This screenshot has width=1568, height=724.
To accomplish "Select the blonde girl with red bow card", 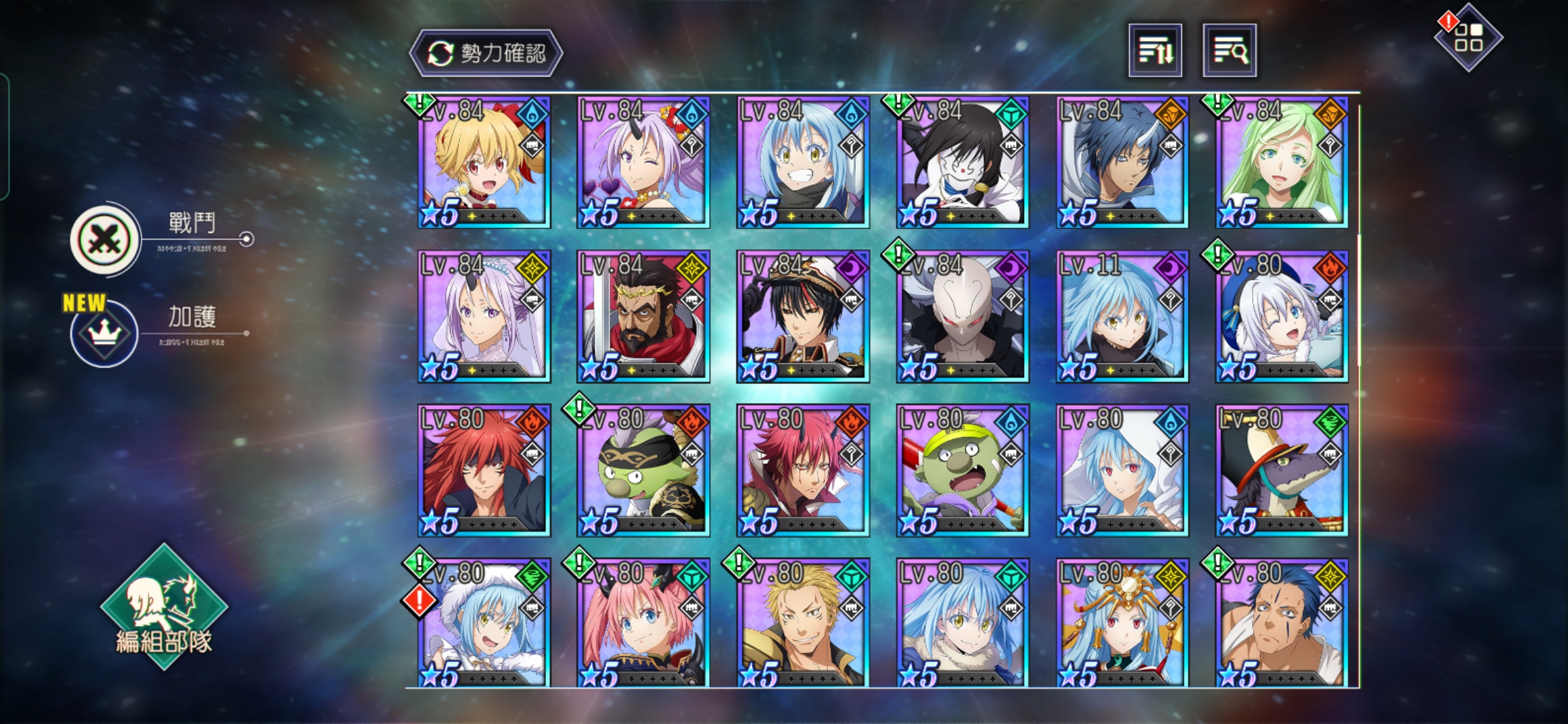I will click(x=484, y=162).
